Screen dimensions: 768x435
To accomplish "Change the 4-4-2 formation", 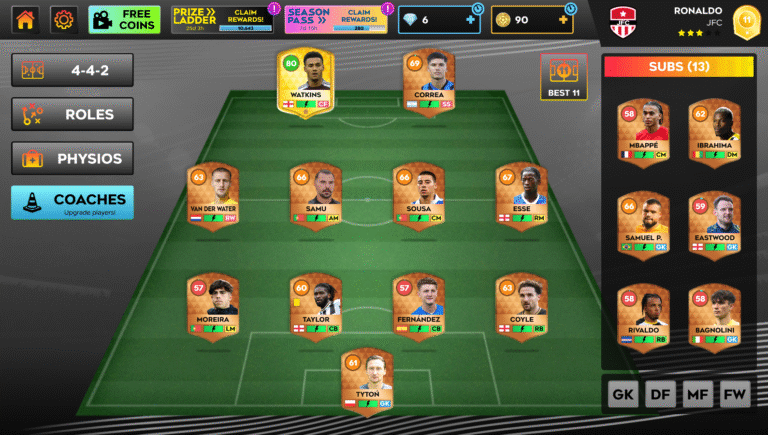I will (72, 71).
